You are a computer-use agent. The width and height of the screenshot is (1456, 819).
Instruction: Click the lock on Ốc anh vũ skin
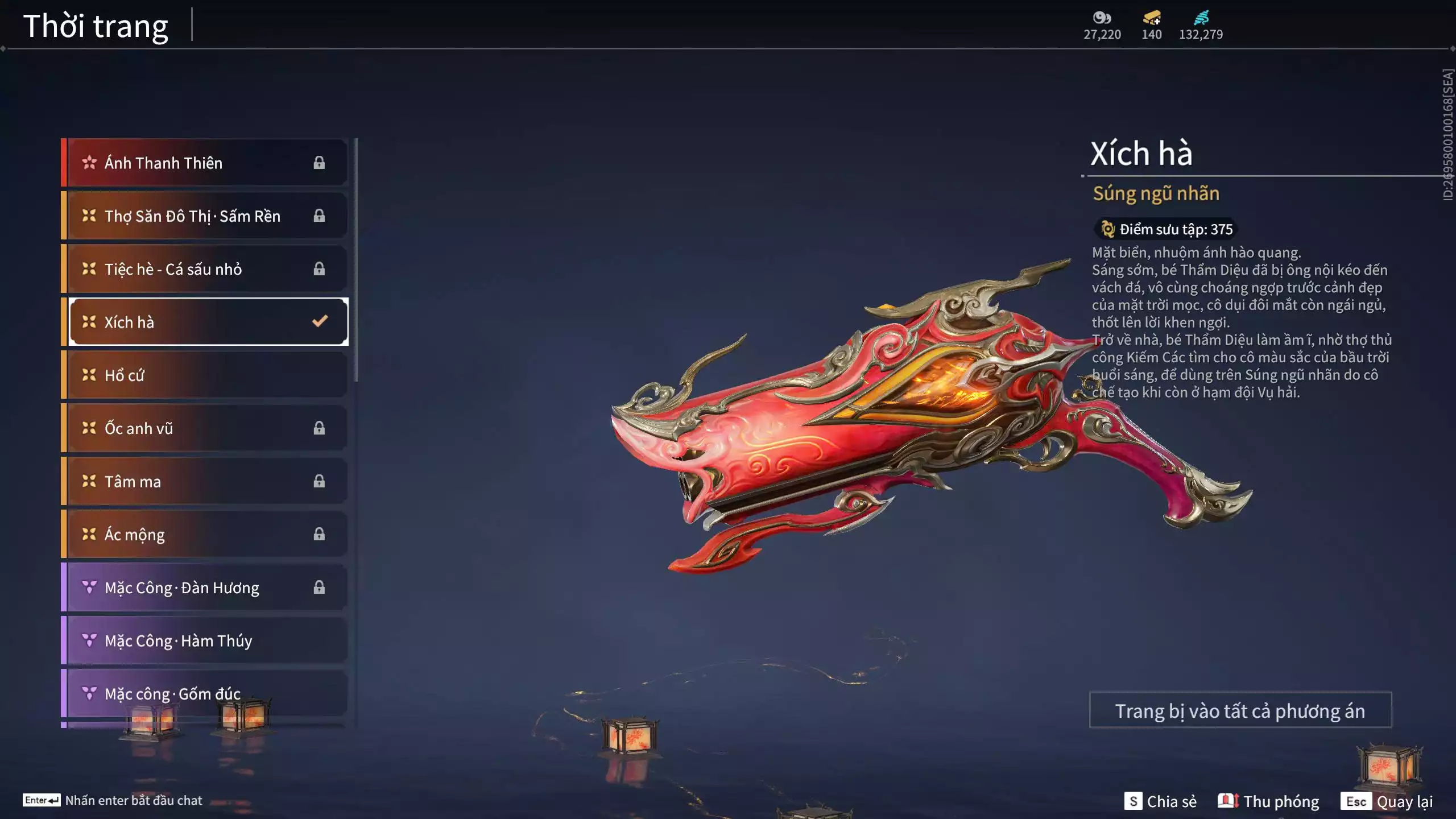[320, 428]
